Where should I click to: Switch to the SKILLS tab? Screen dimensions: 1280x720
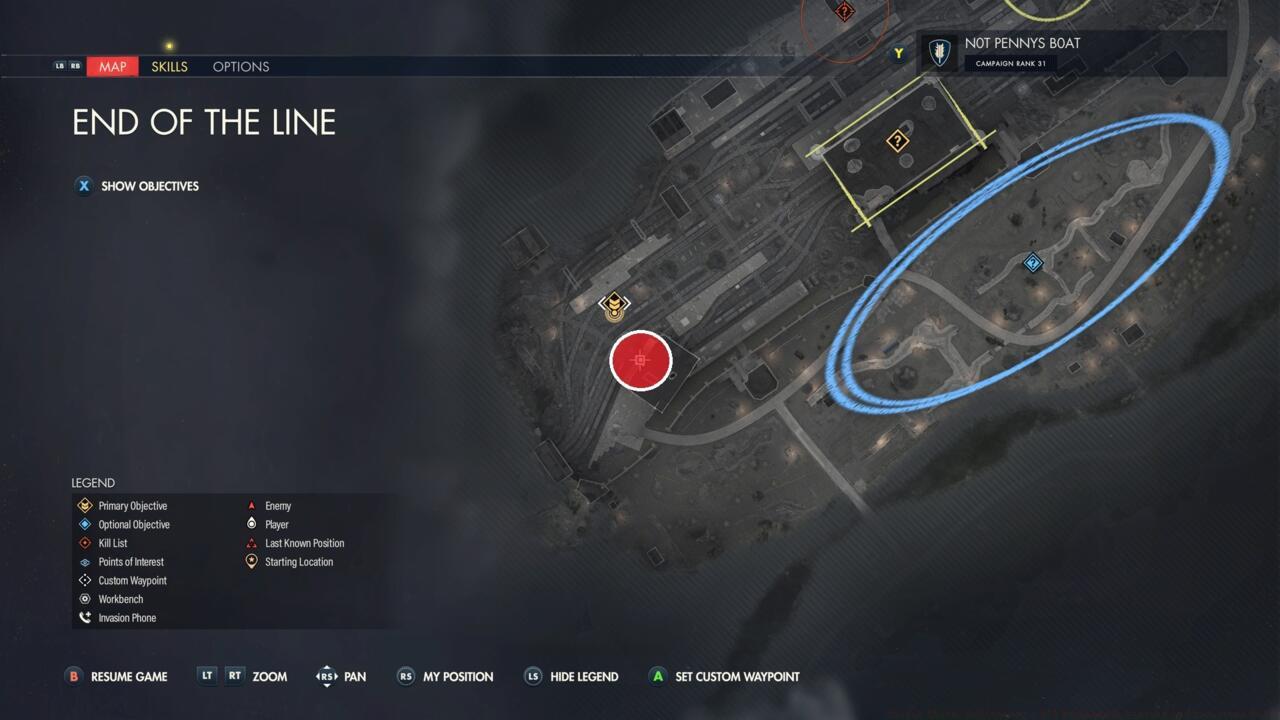(x=169, y=67)
